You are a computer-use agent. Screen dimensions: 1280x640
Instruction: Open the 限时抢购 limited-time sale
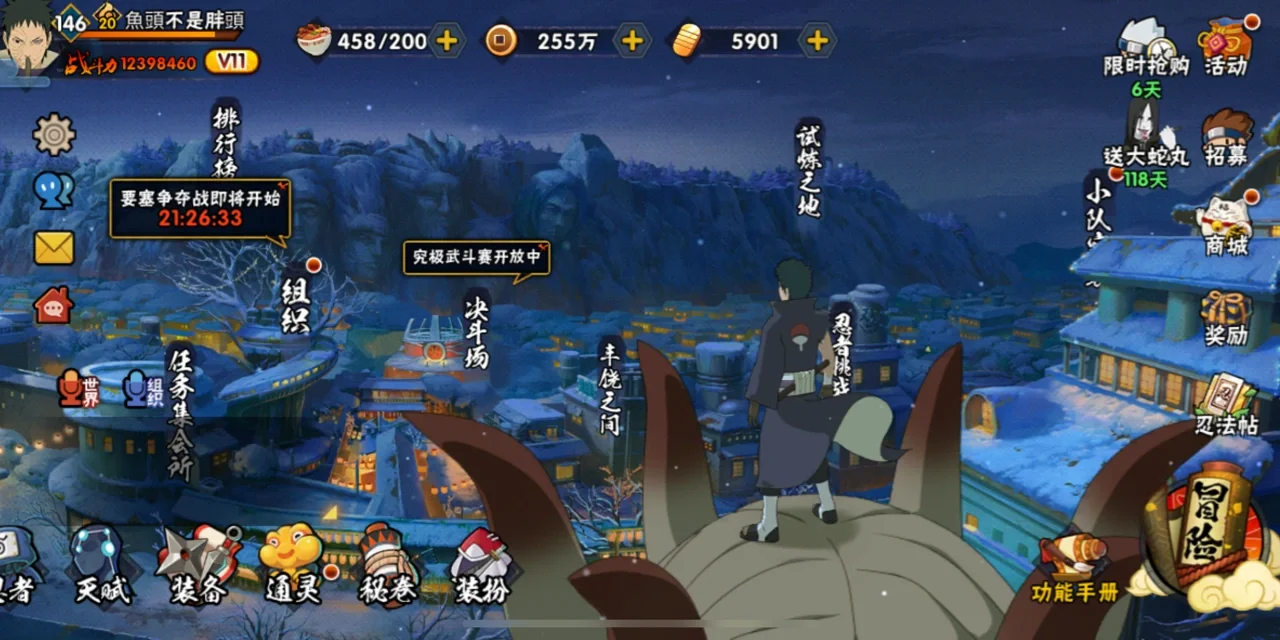pyautogui.click(x=1146, y=47)
